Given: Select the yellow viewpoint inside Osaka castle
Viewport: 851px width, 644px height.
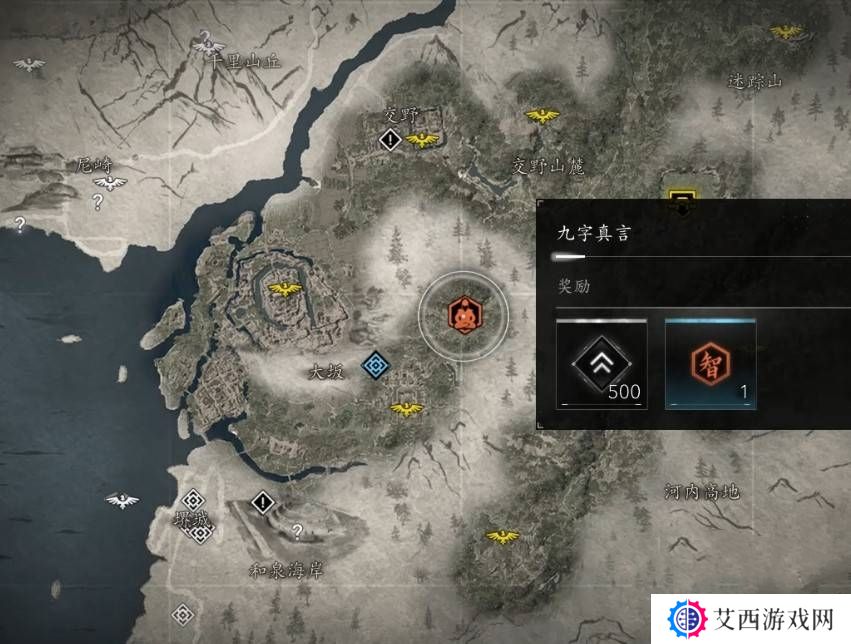Looking at the screenshot, I should [285, 289].
